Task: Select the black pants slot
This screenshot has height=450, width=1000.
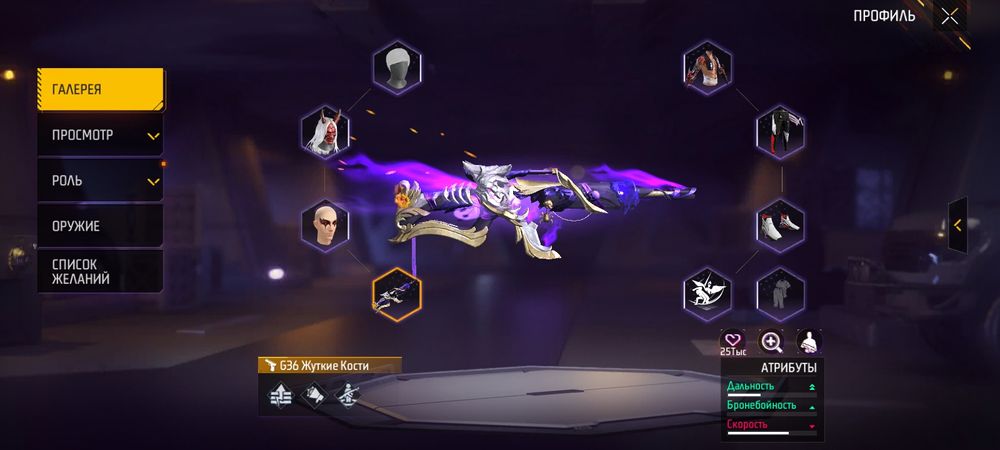Action: [x=780, y=132]
